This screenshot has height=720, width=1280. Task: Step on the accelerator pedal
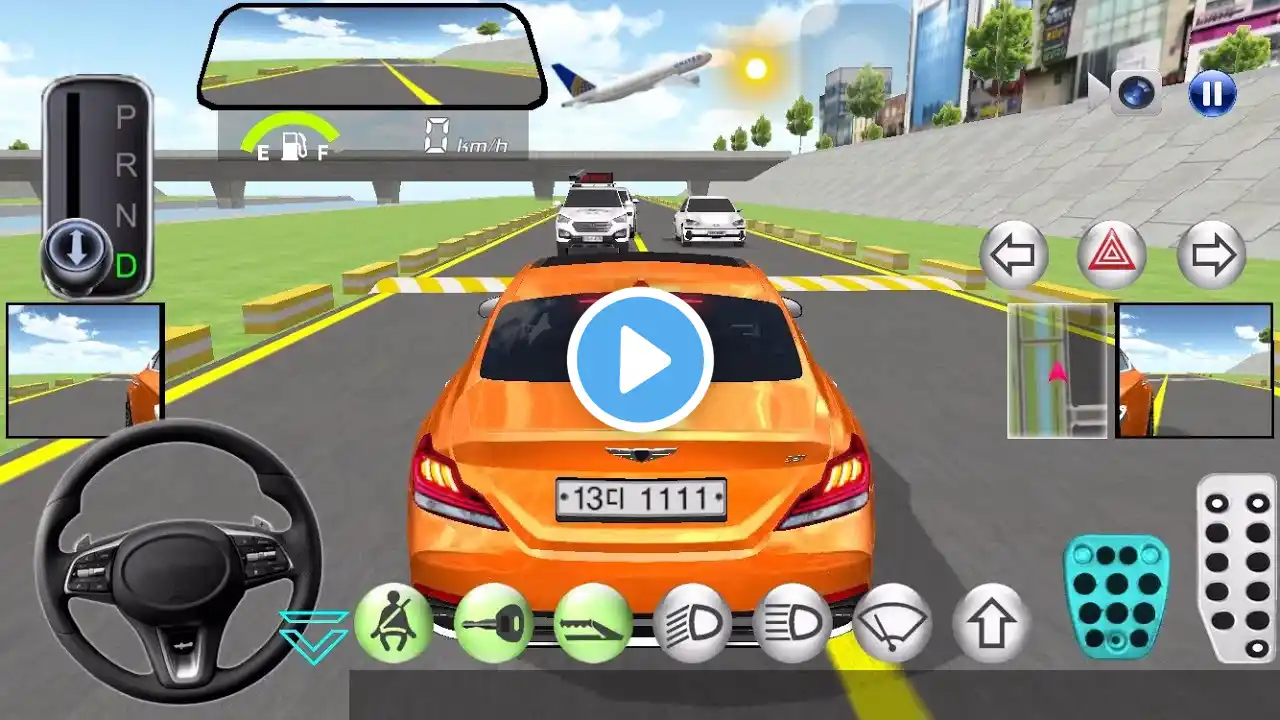tap(1236, 567)
